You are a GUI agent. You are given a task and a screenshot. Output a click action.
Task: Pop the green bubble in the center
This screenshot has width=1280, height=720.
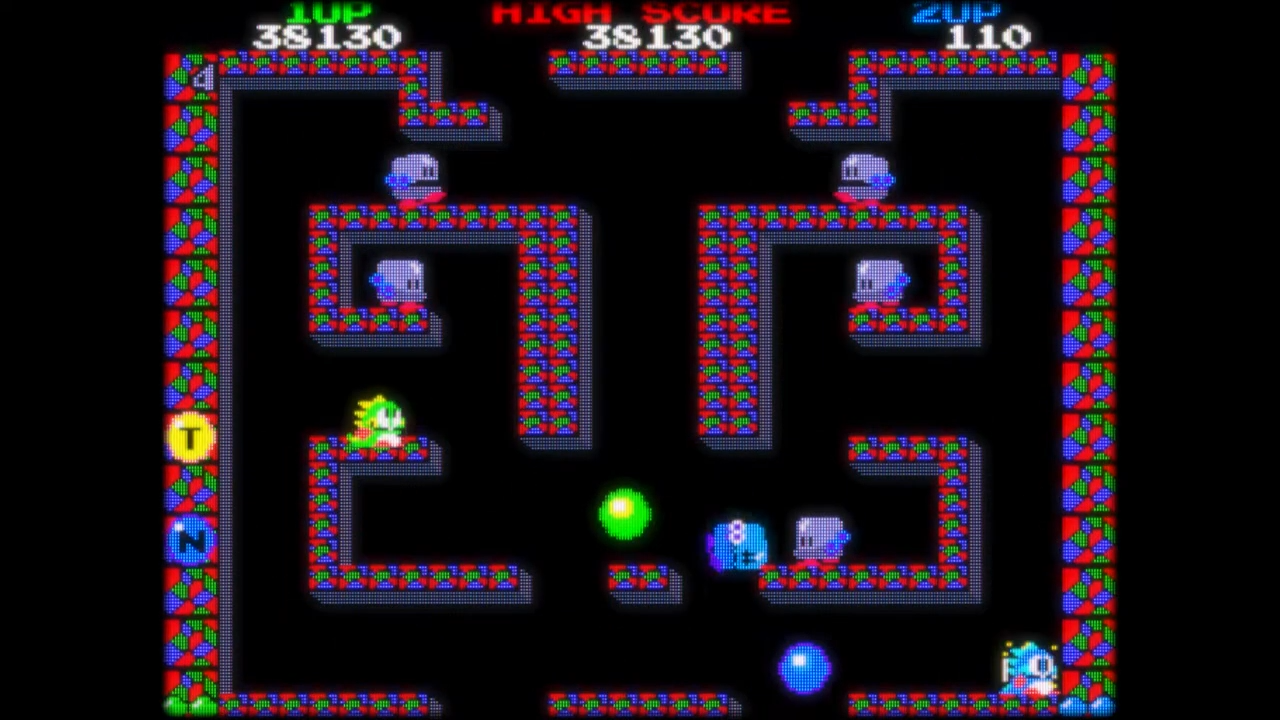tap(626, 513)
